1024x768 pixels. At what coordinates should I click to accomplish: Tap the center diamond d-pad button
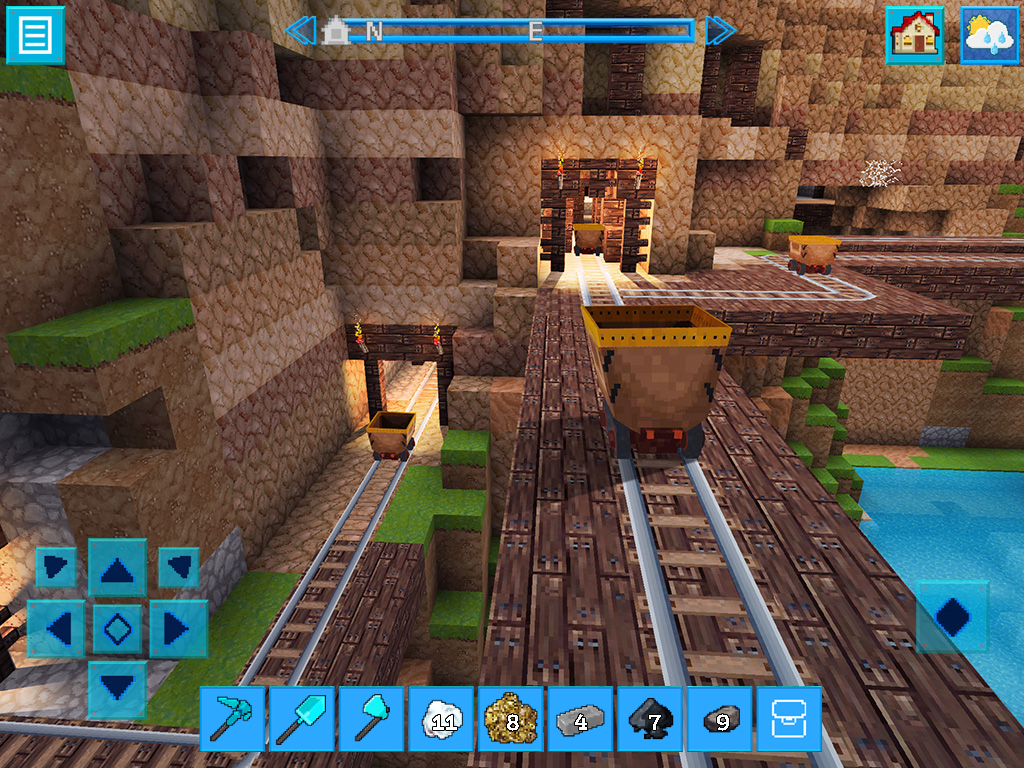coord(117,629)
